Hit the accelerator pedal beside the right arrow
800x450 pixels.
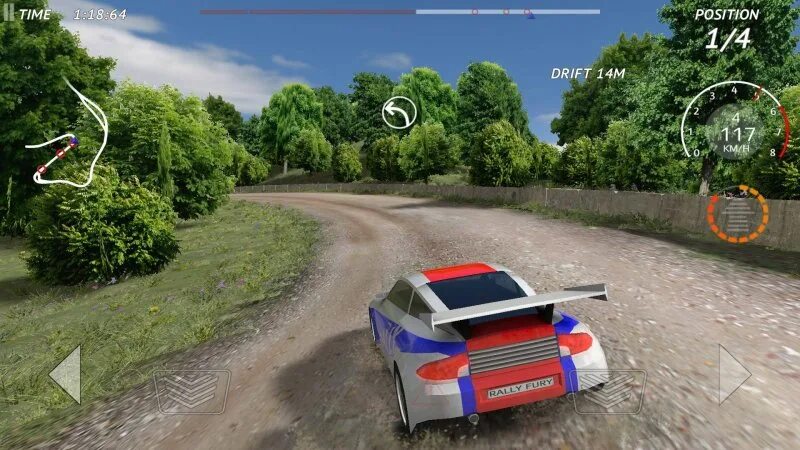click(x=609, y=391)
